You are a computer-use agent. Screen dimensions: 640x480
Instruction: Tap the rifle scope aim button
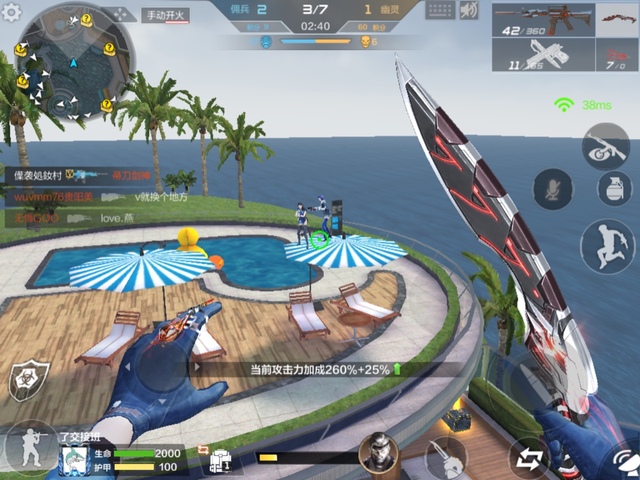point(606,145)
